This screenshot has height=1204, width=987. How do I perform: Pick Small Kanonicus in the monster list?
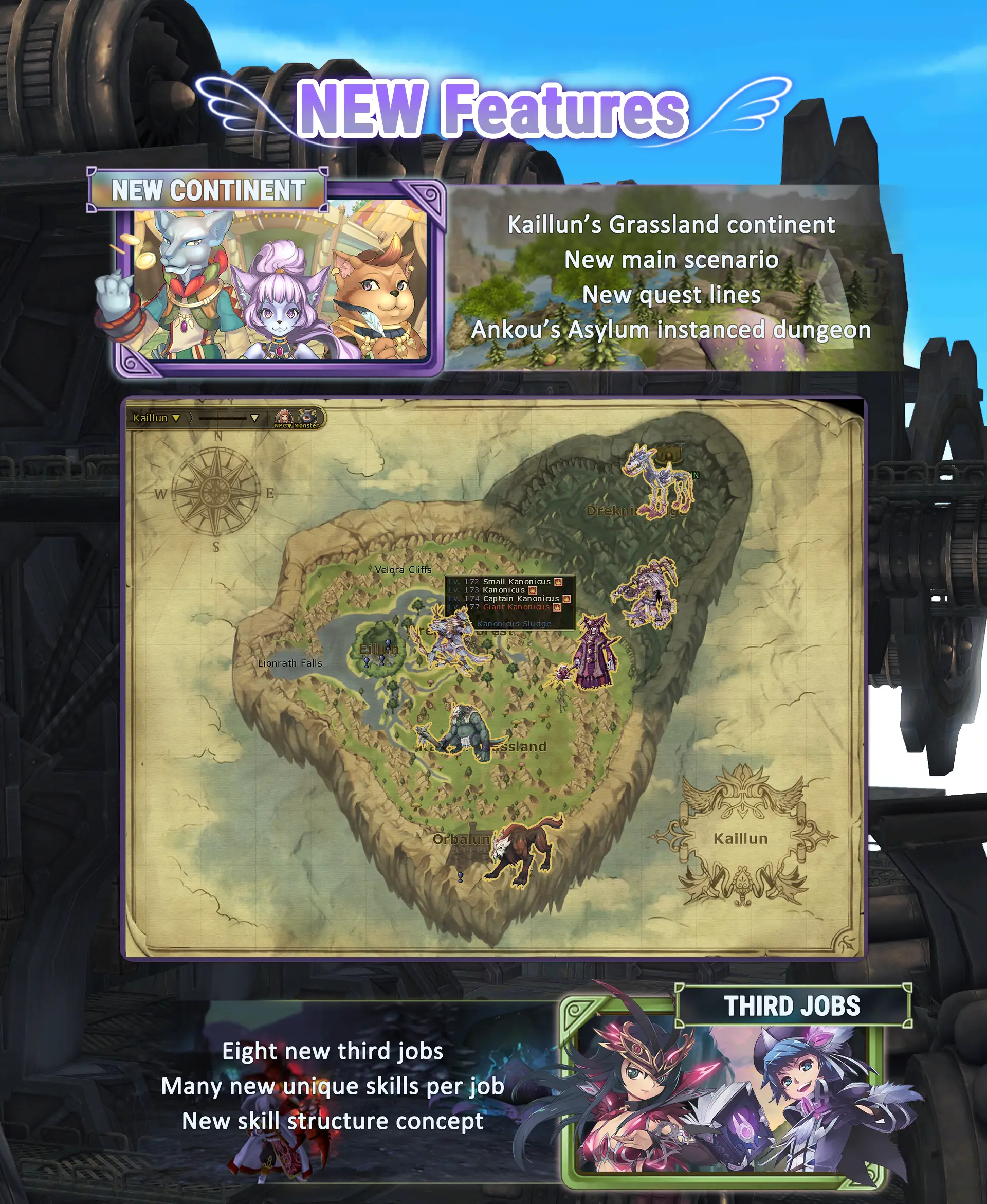pos(516,581)
